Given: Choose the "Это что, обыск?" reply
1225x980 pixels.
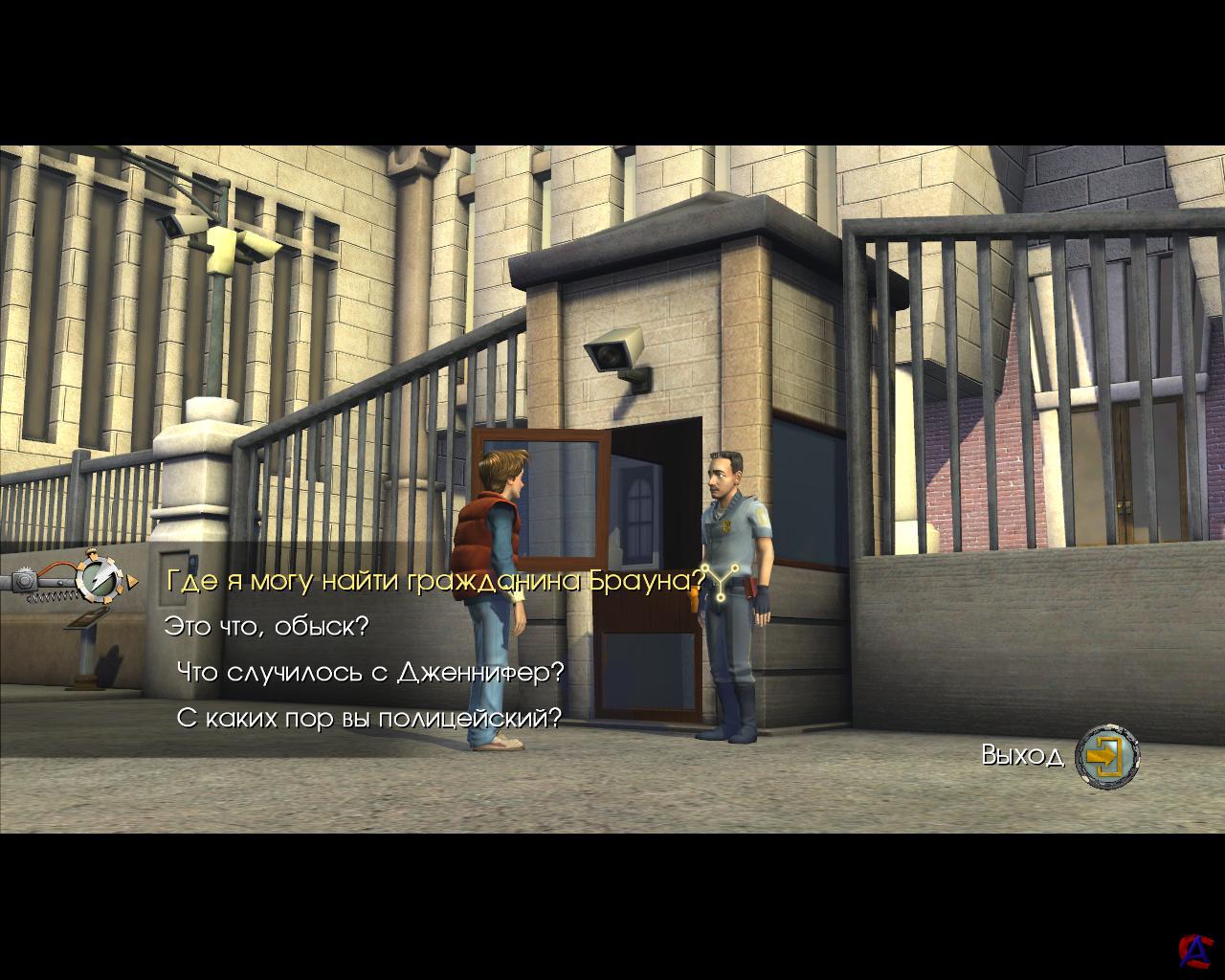Looking at the screenshot, I should coord(266,627).
